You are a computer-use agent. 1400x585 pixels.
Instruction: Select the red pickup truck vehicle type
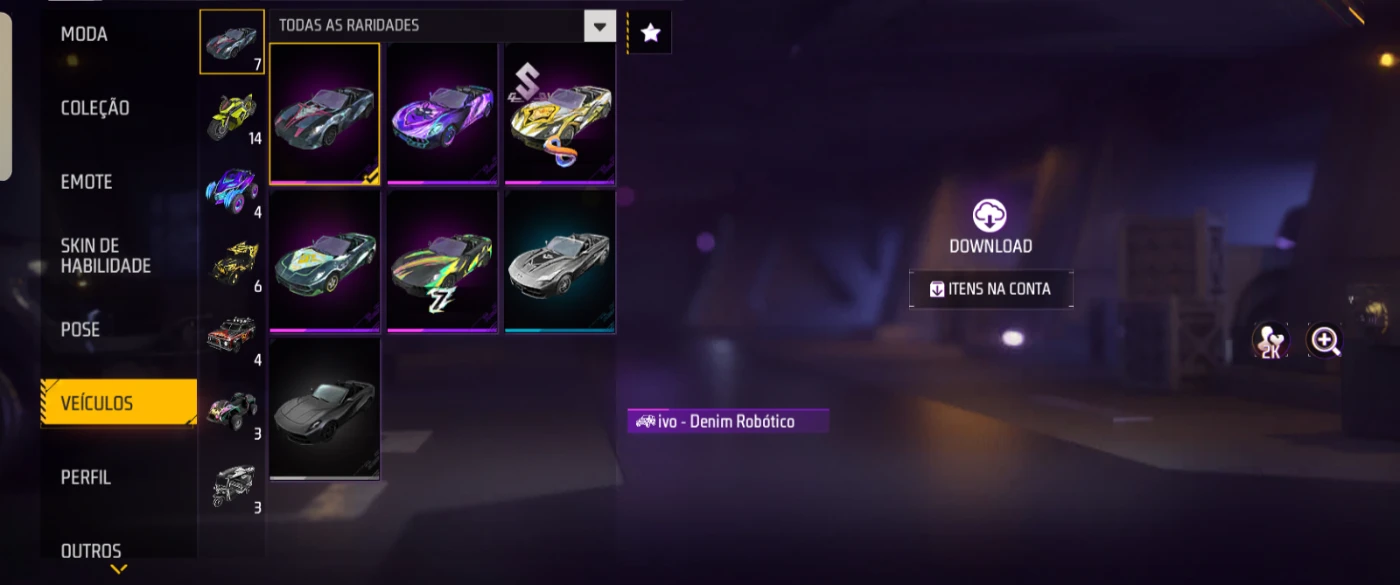click(x=232, y=337)
